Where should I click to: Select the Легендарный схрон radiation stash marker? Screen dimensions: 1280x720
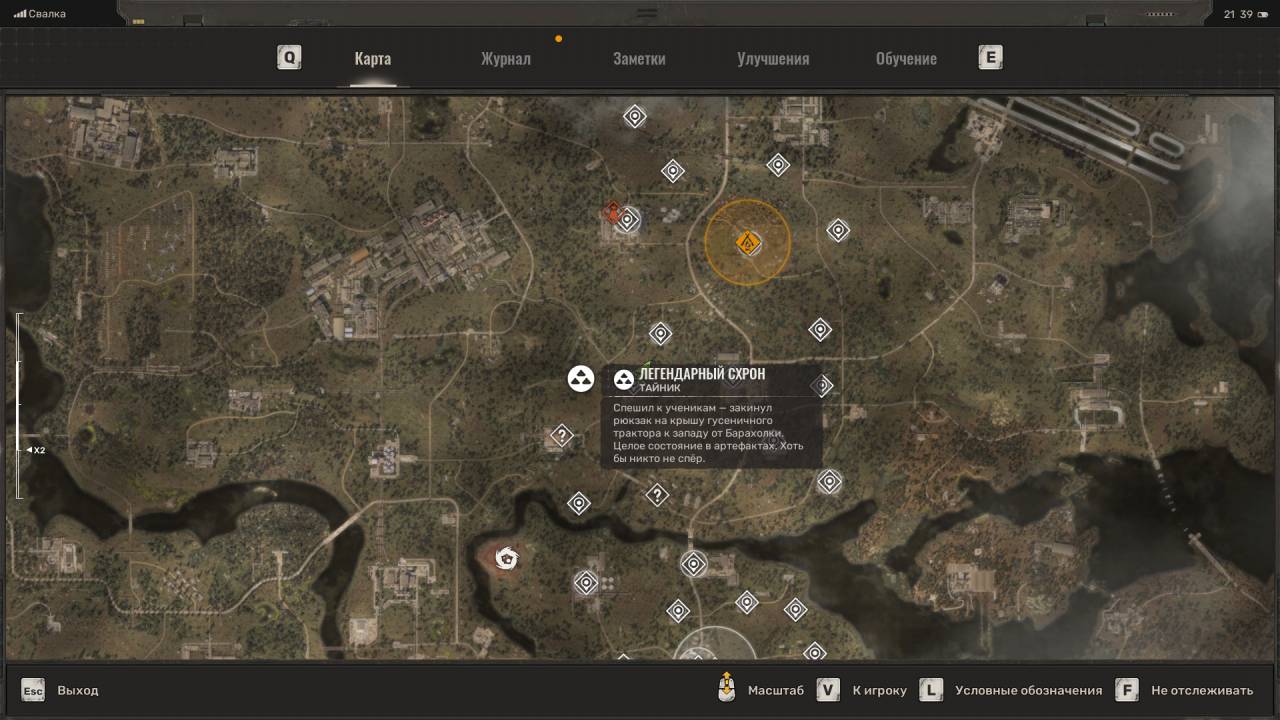tap(581, 378)
